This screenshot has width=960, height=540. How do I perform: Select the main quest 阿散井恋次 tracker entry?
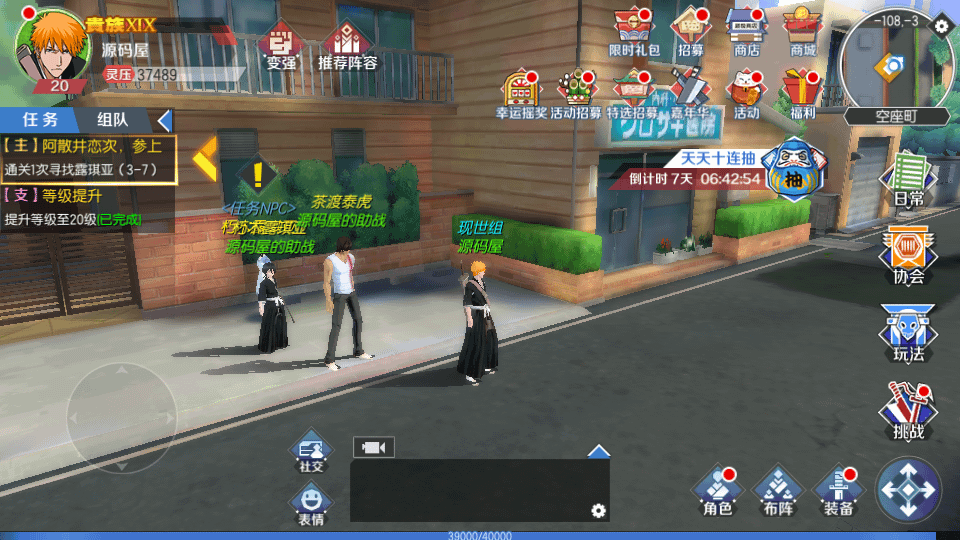click(88, 158)
